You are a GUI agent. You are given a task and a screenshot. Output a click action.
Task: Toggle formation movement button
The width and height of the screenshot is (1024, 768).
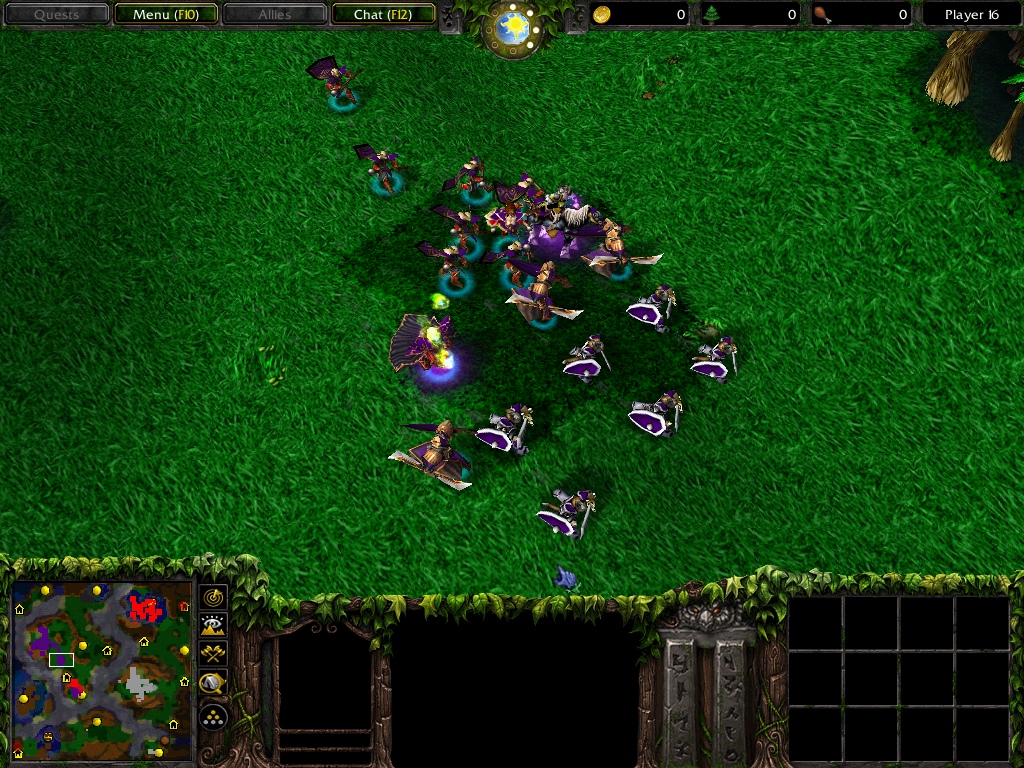pyautogui.click(x=213, y=716)
